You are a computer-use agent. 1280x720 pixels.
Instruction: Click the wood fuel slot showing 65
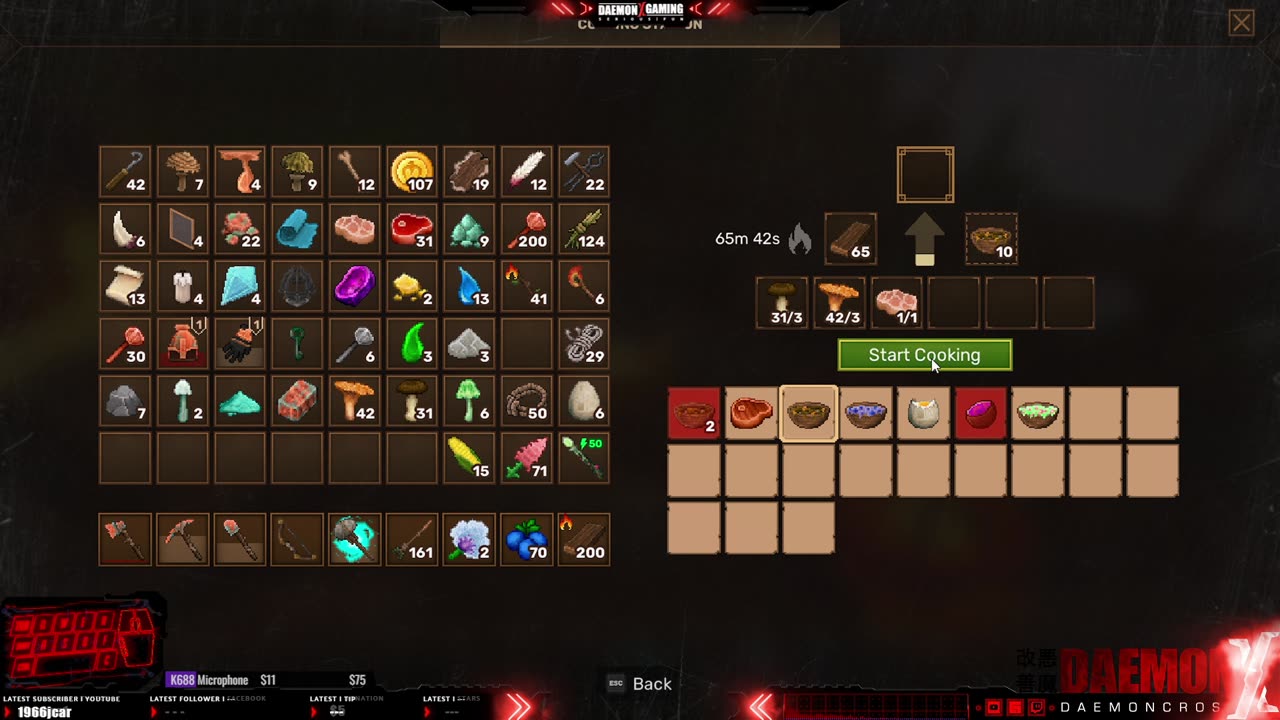(851, 239)
